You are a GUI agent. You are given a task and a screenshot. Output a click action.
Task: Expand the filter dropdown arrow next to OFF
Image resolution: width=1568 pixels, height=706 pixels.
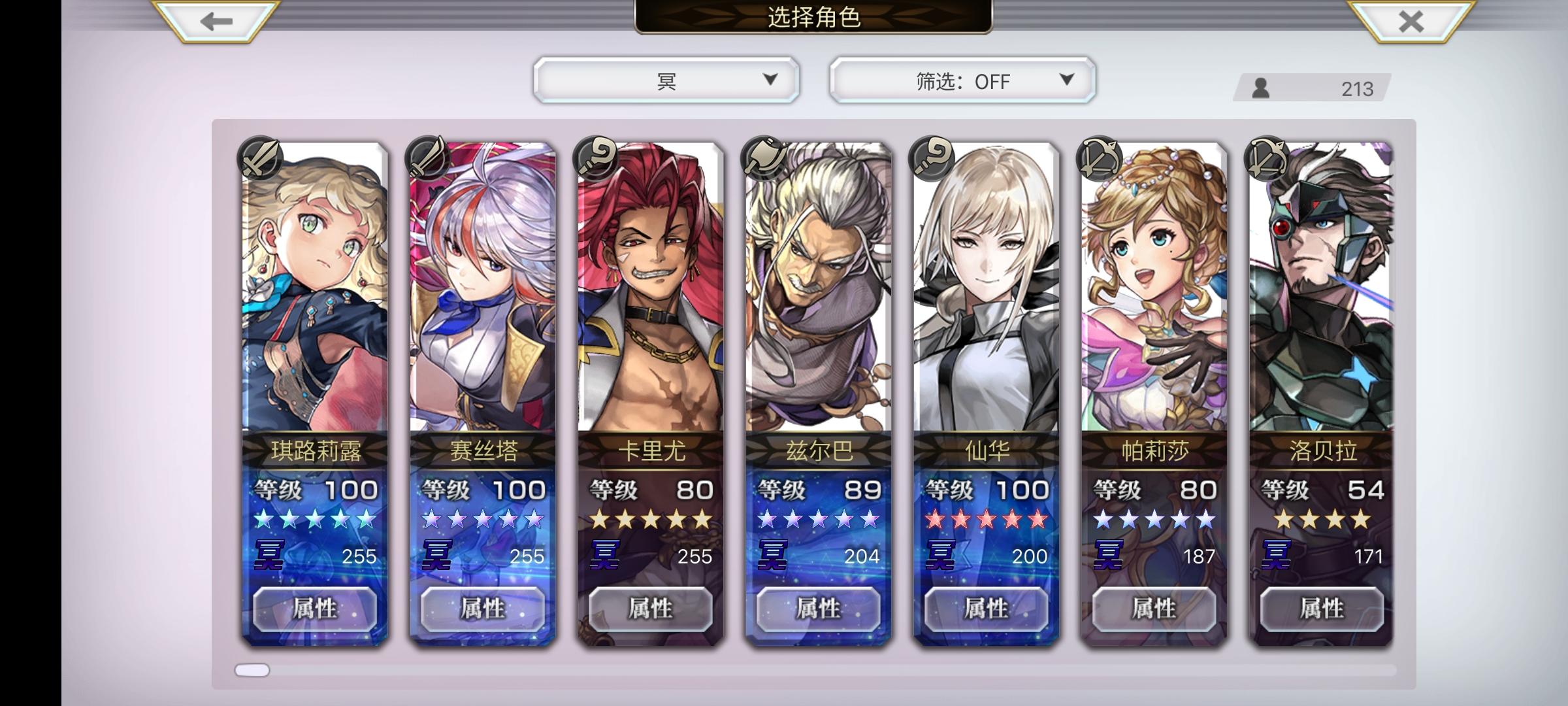coord(1066,79)
